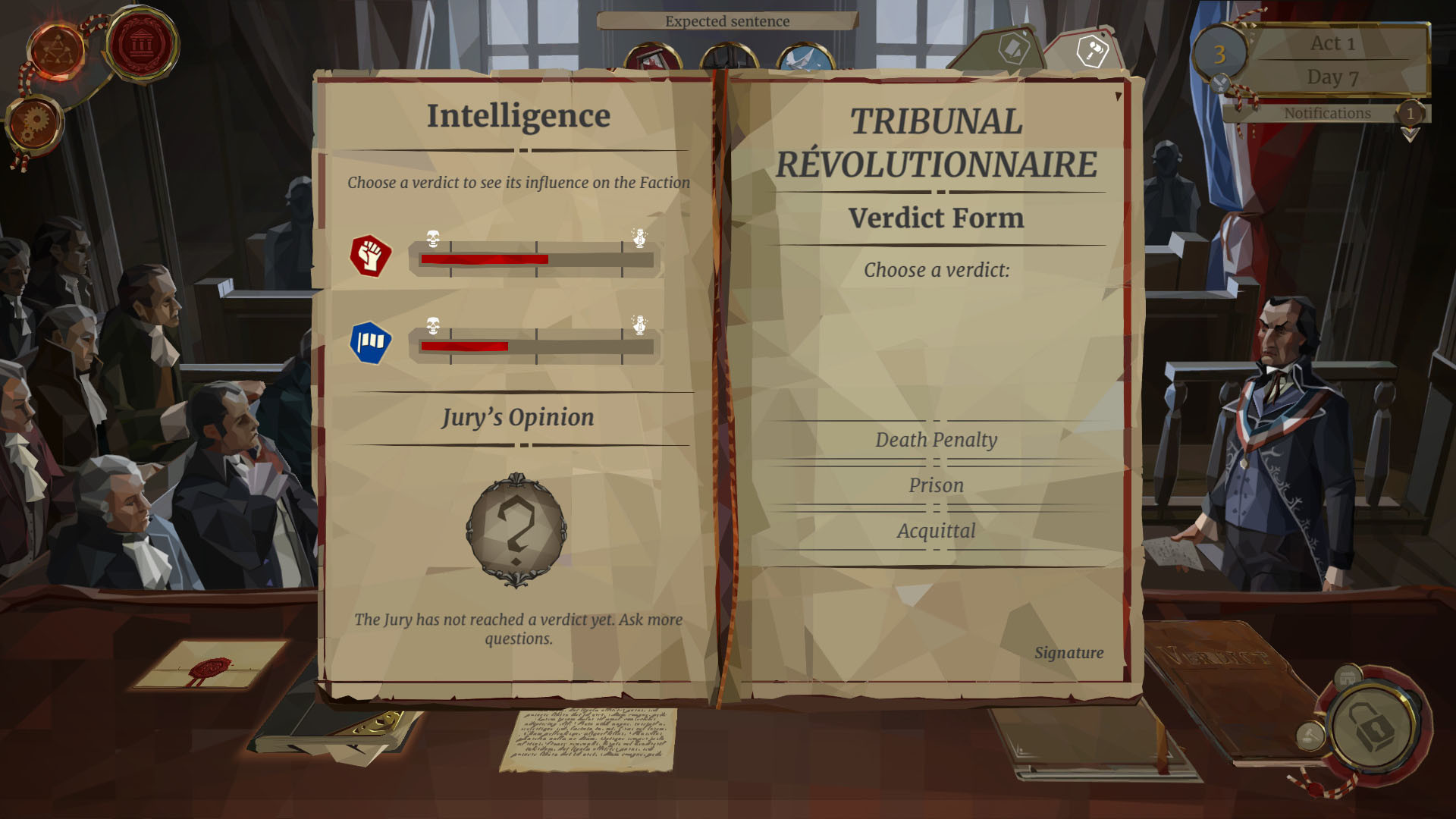Image resolution: width=1456 pixels, height=819 pixels.
Task: Click the red influence bar of the Revolutionaries
Action: tap(485, 258)
